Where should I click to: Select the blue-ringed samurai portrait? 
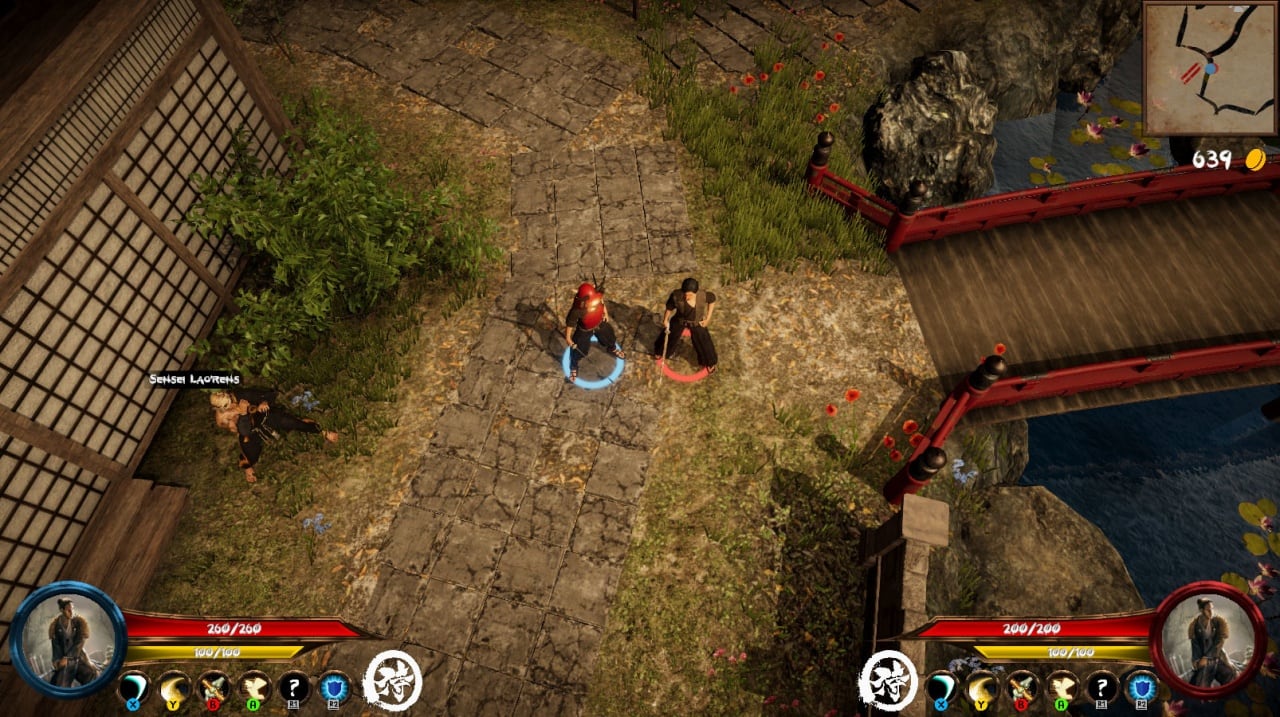coord(68,637)
